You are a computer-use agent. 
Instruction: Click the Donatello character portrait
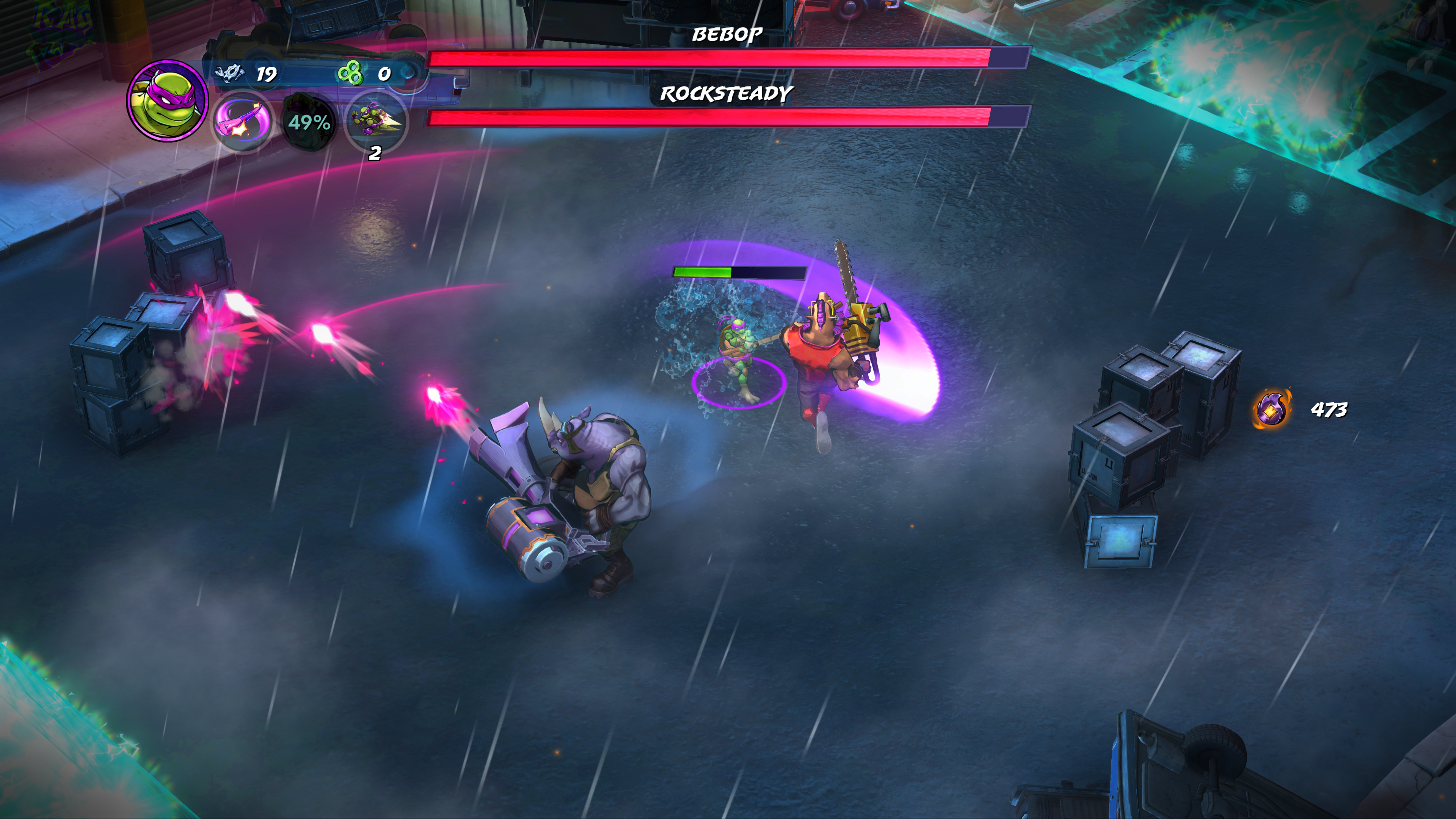tap(167, 100)
